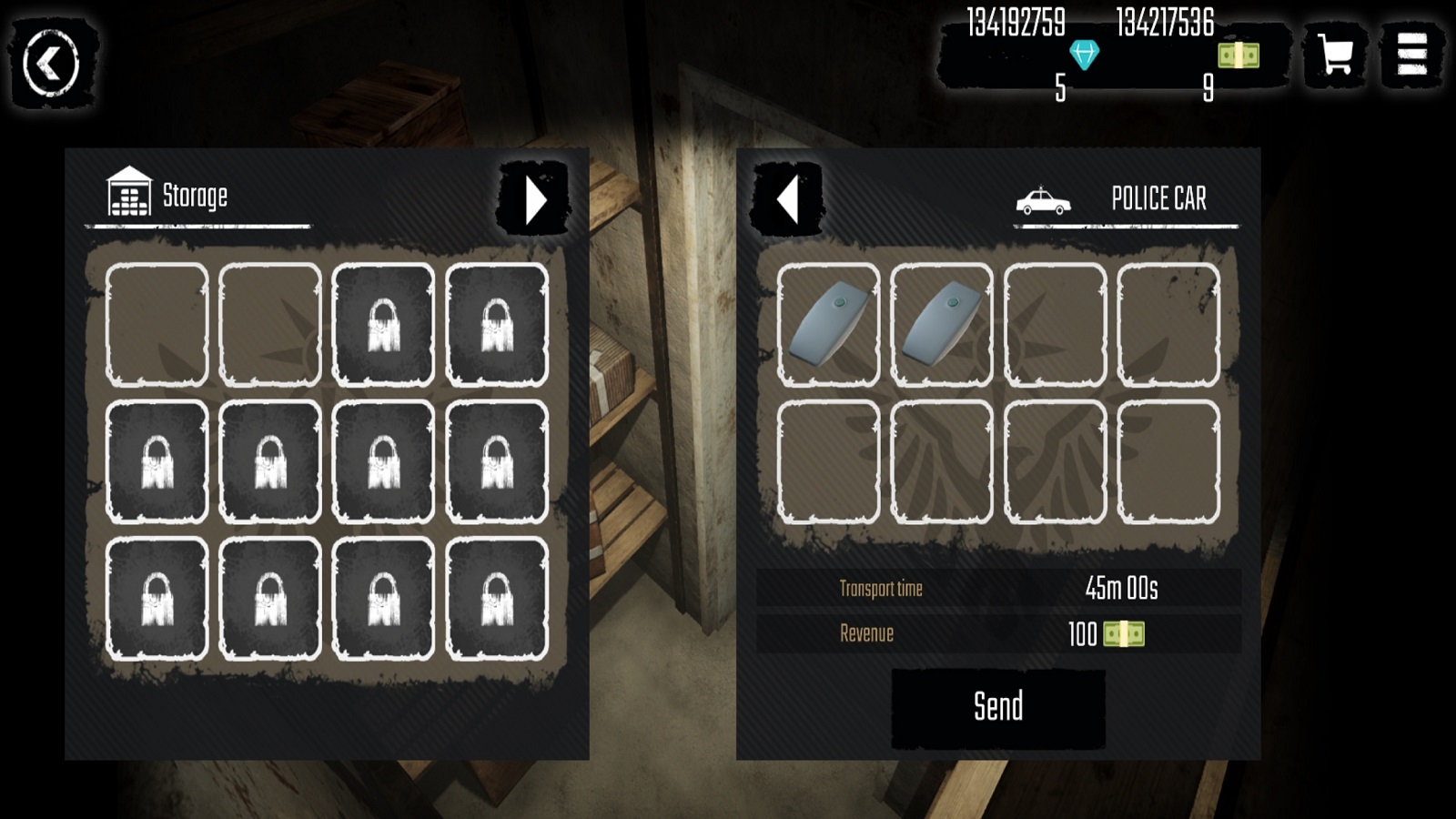The image size is (1456, 819).
Task: Open the hamburger menu
Action: pyautogui.click(x=1411, y=56)
